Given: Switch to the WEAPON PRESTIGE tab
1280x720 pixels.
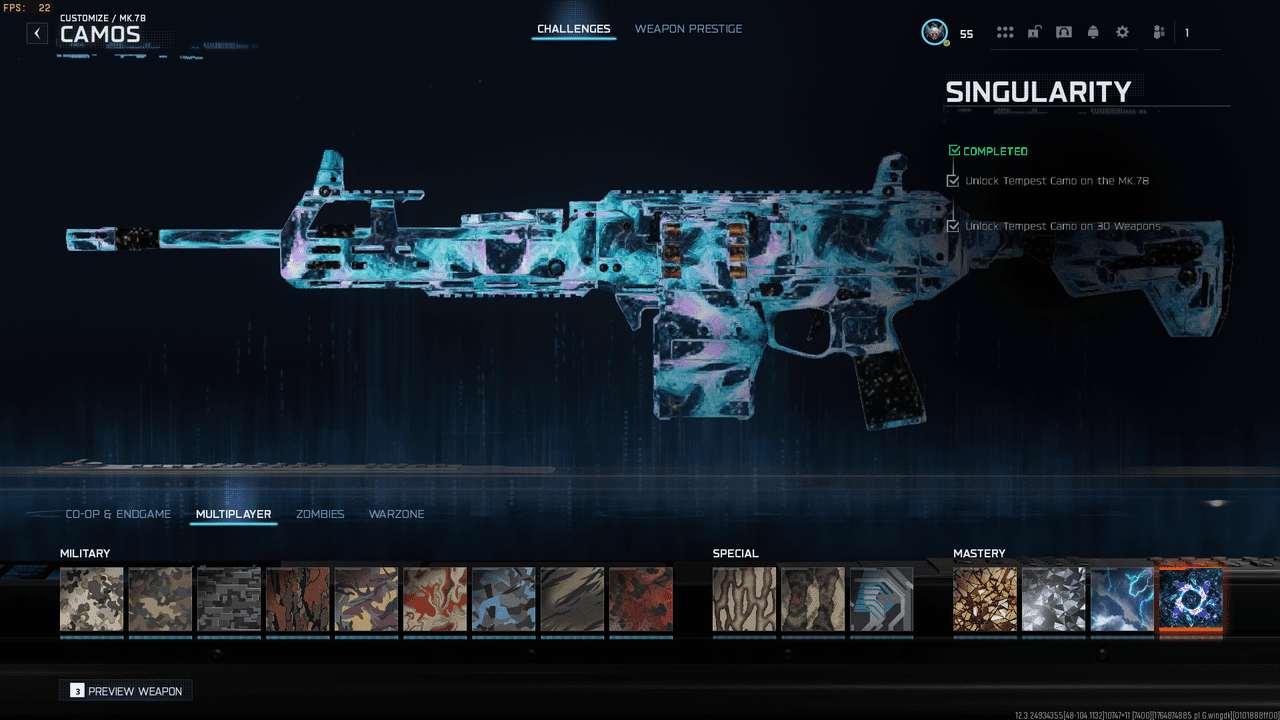Looking at the screenshot, I should tap(688, 29).
